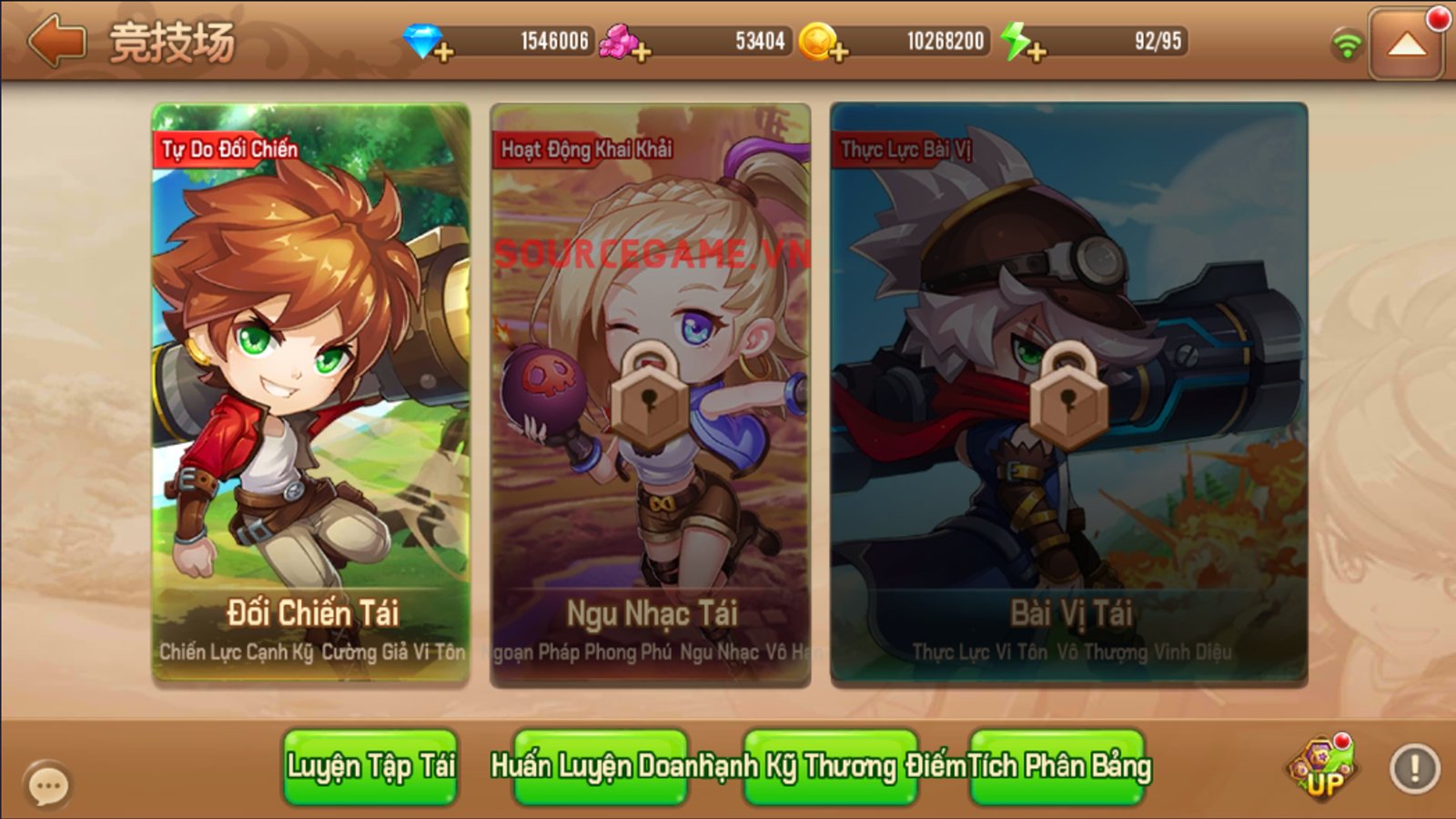Select the Đối Chiến Tái arena card
Screen dimensions: 1456x819
311,393
